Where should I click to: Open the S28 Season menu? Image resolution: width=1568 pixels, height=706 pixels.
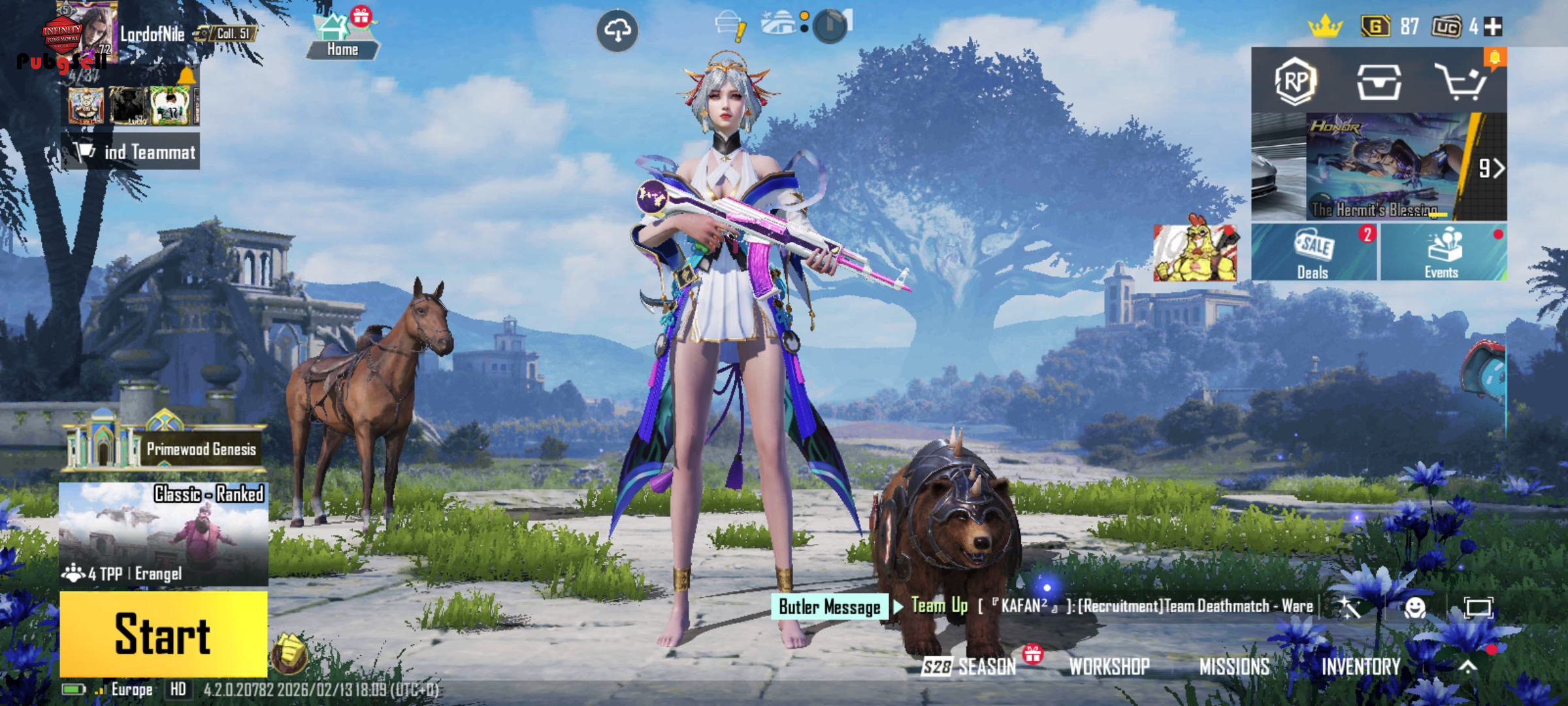click(970, 666)
